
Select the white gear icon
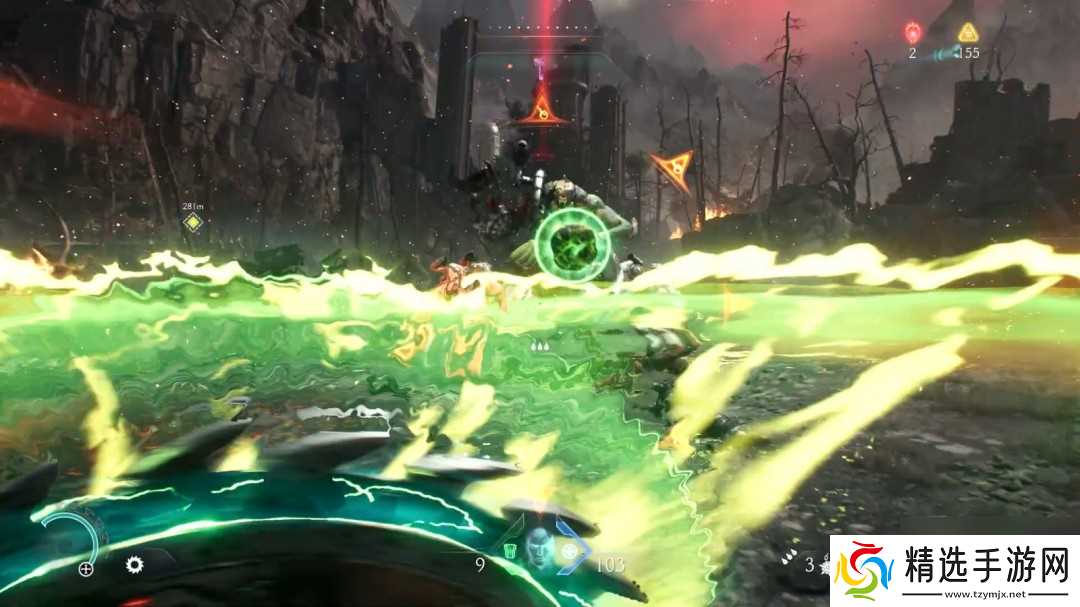(x=134, y=564)
